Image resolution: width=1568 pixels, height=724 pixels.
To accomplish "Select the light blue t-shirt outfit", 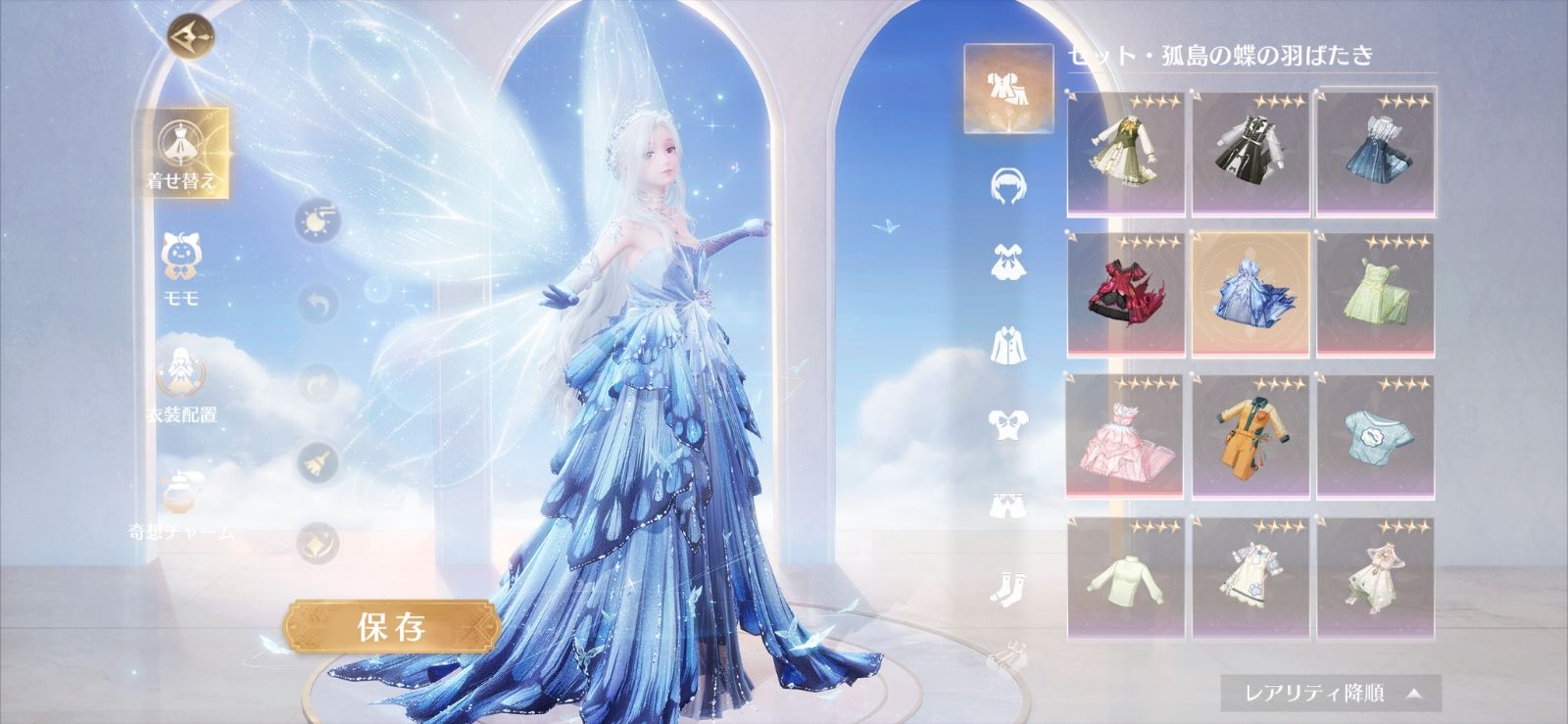I will (x=1374, y=435).
